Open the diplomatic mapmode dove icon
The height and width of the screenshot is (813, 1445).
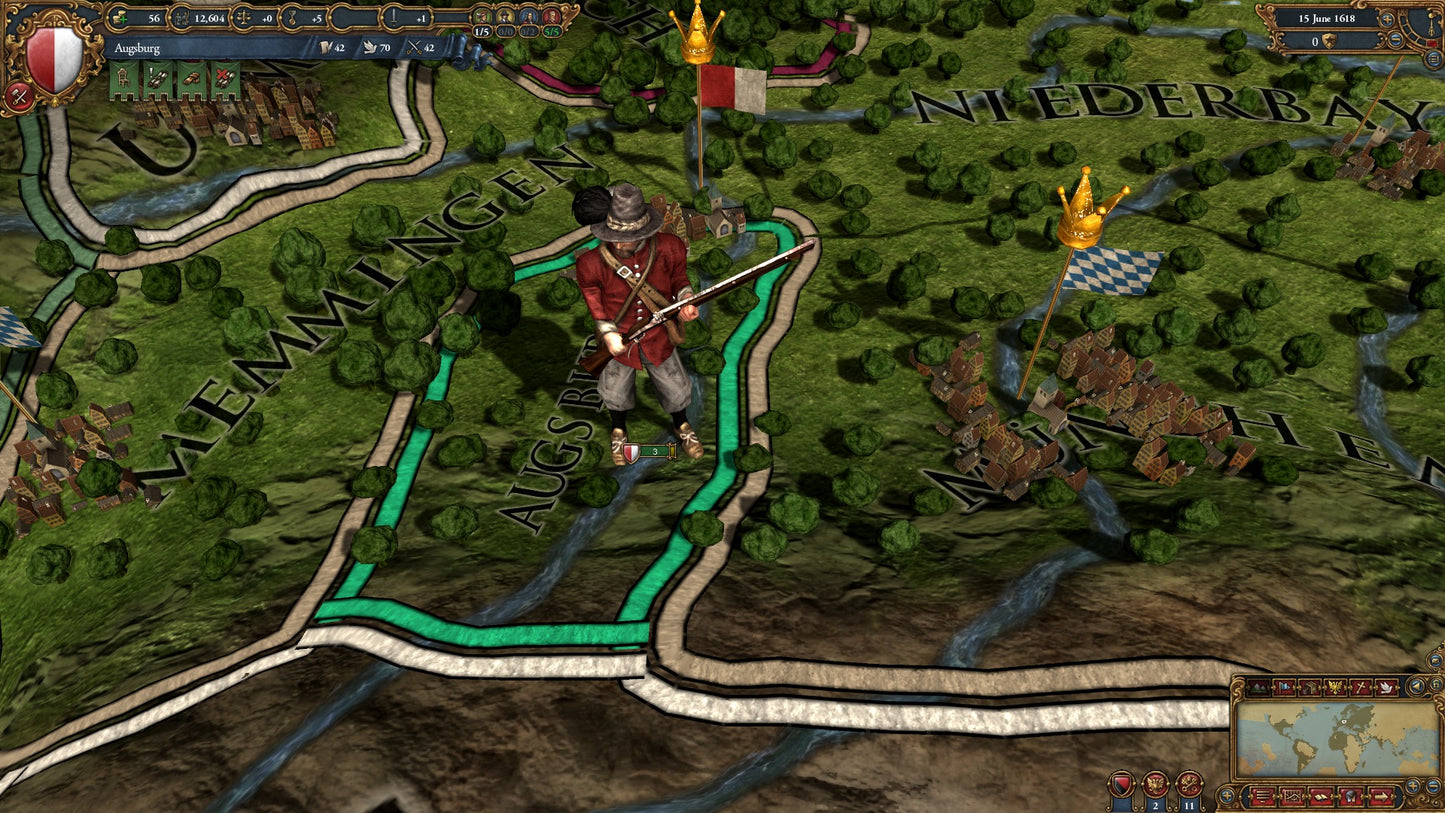[1388, 687]
